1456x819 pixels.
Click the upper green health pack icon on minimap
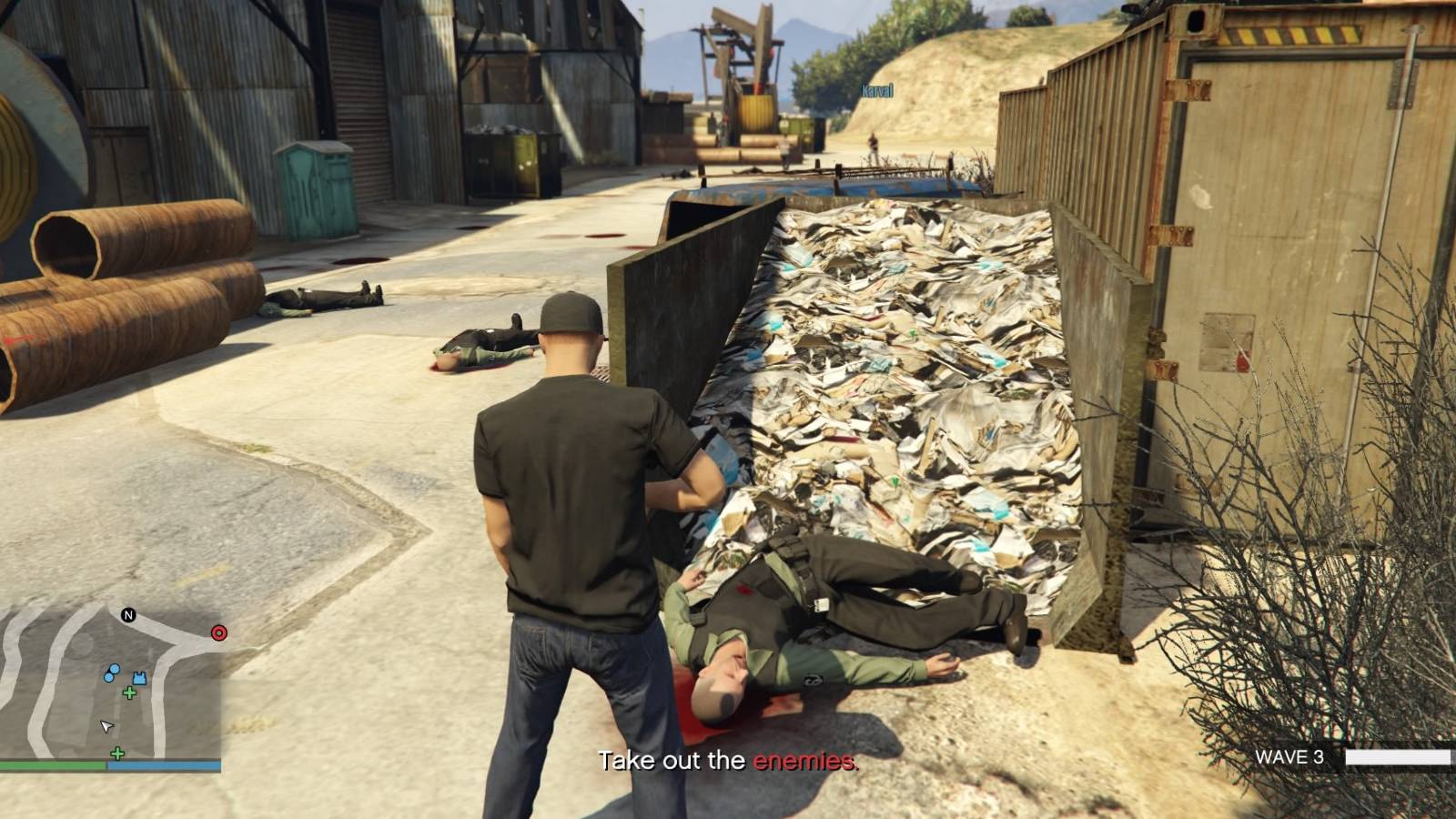129,692
